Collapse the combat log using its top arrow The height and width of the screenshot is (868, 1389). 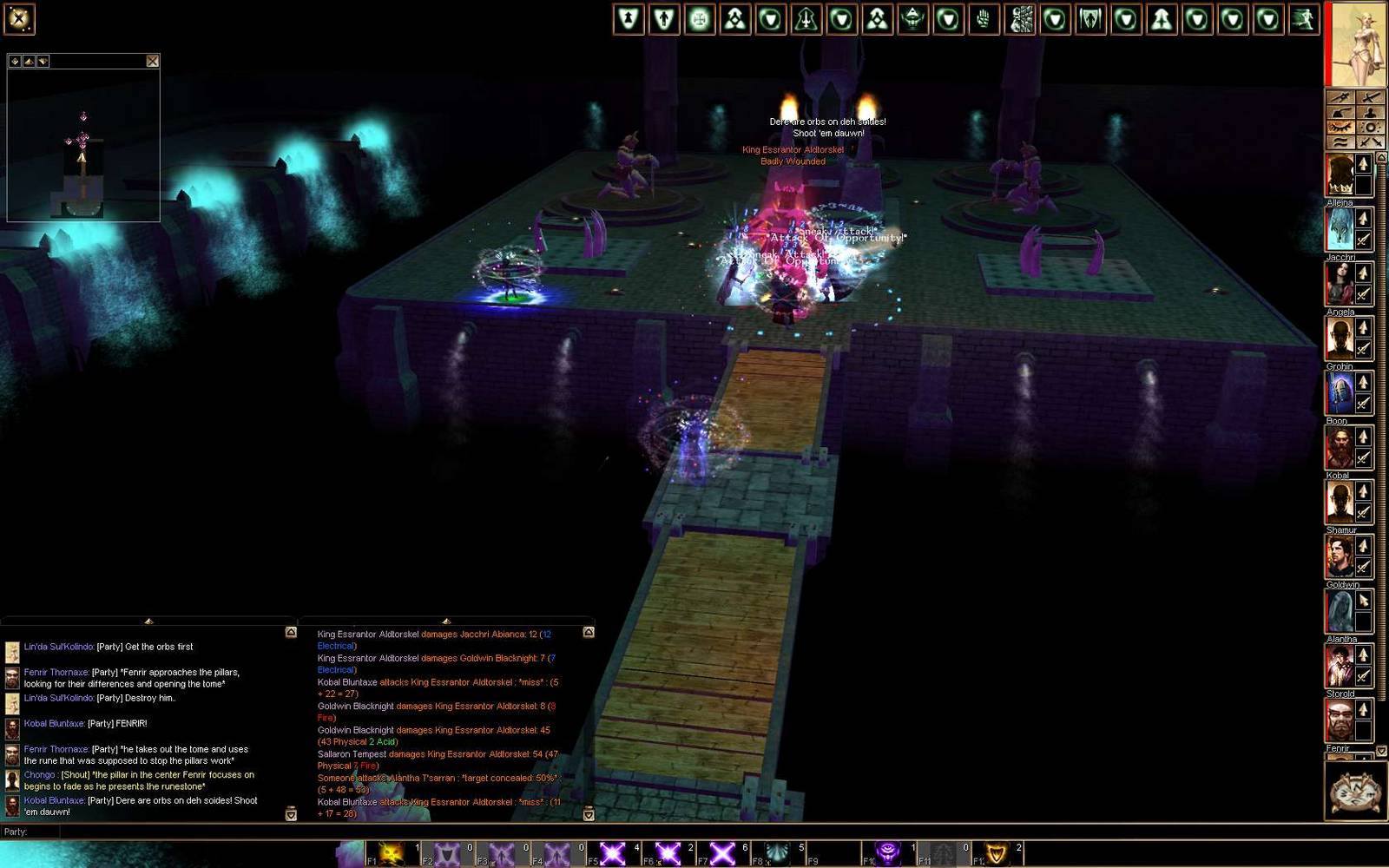tap(447, 621)
